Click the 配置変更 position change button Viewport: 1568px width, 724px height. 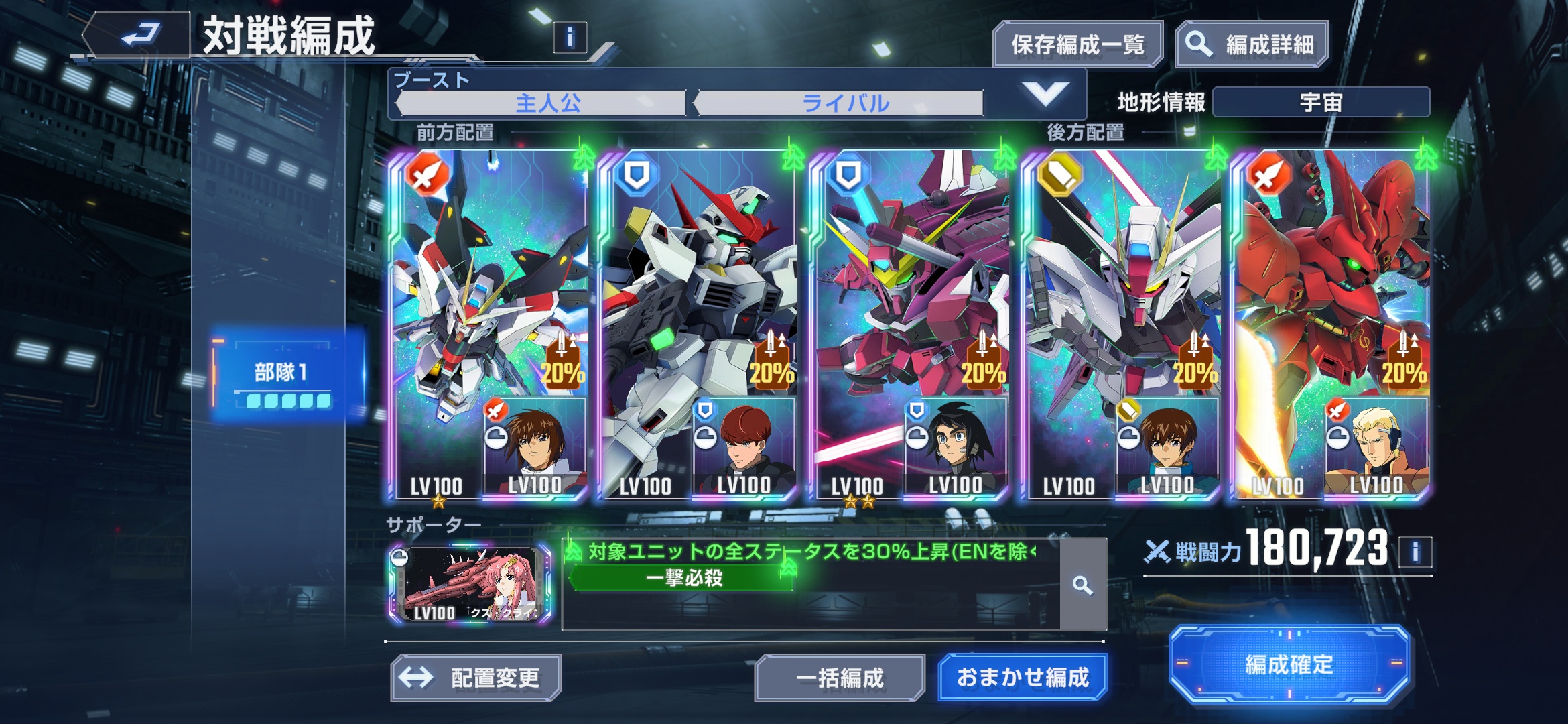pos(476,678)
